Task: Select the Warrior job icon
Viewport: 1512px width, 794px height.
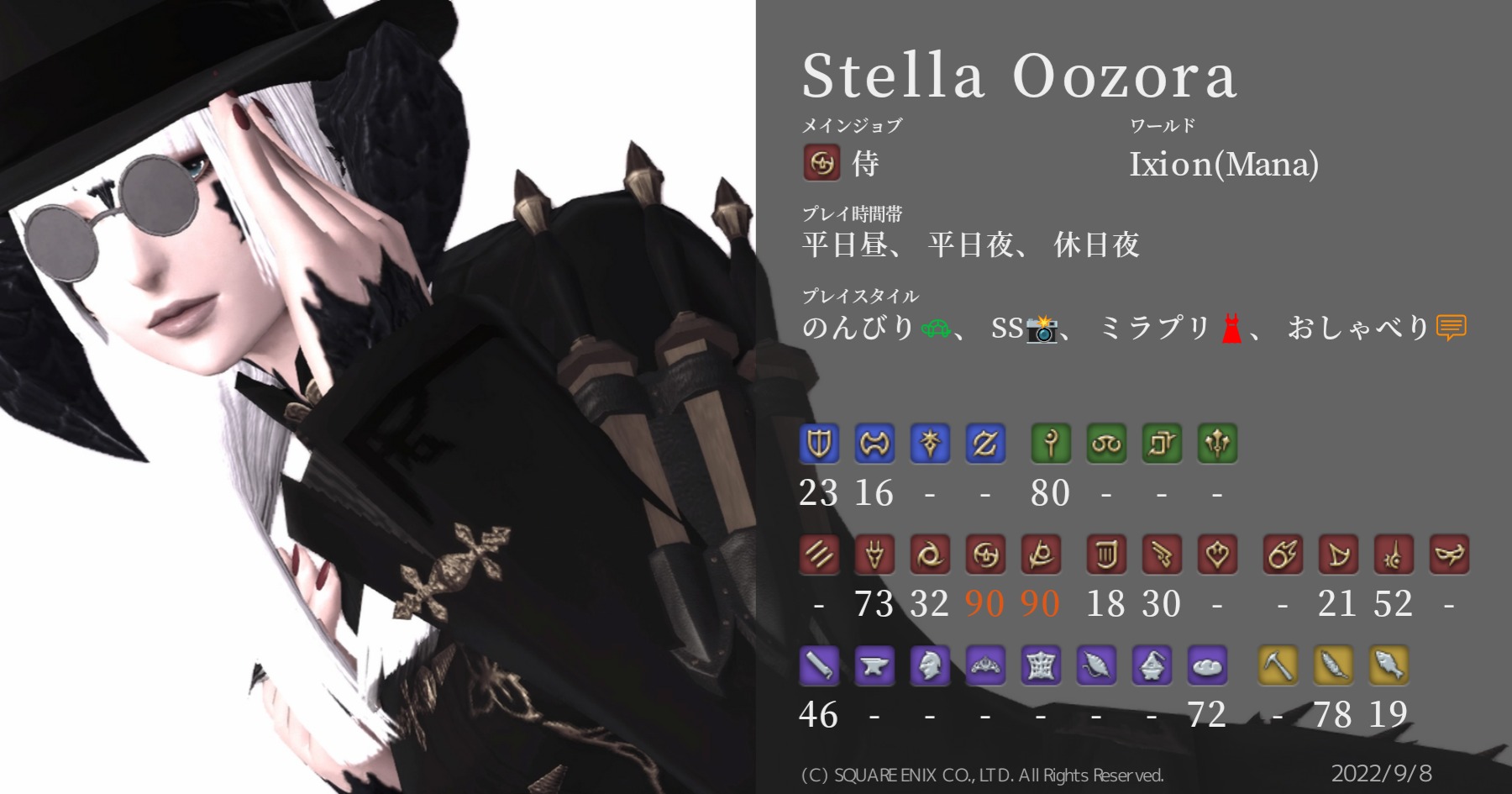Action: [x=876, y=444]
